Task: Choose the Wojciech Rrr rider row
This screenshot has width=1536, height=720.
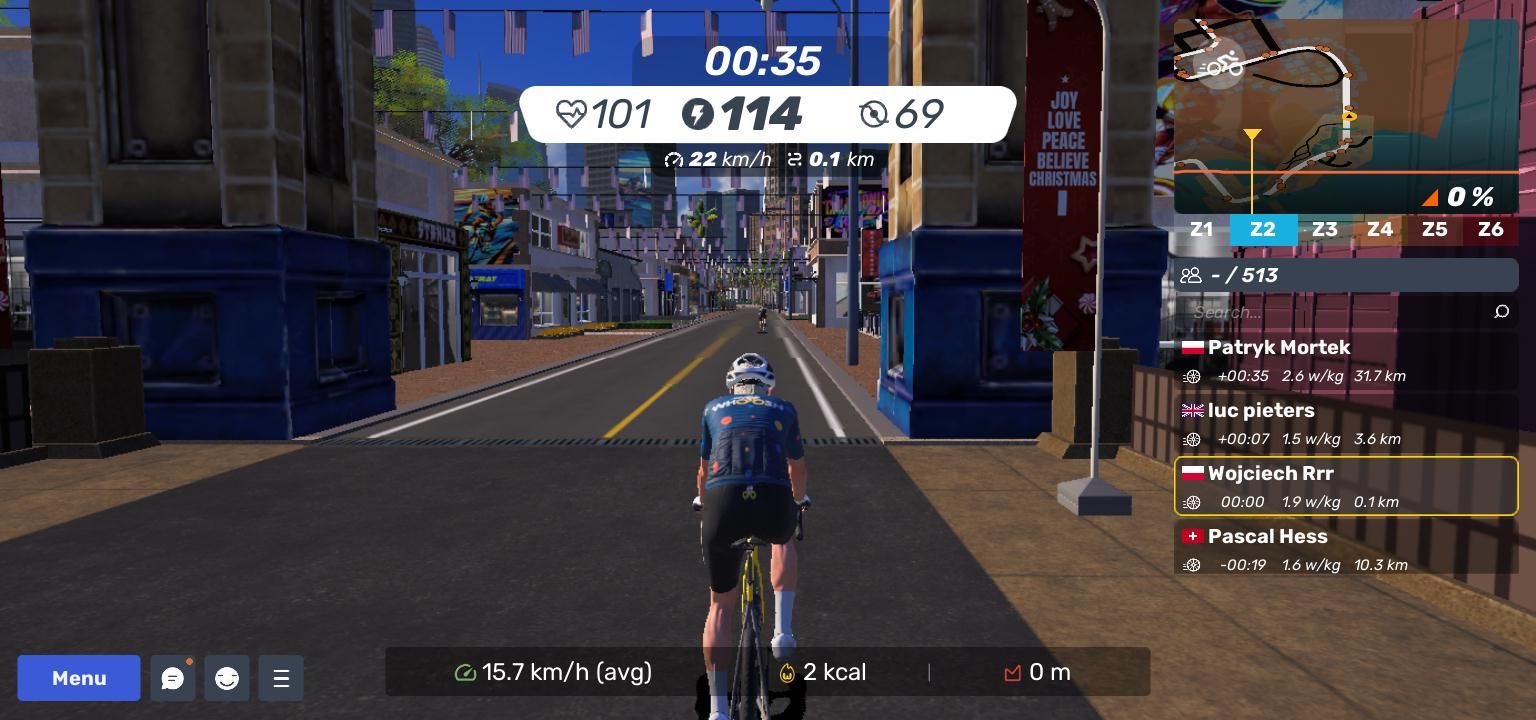Action: coord(1345,486)
